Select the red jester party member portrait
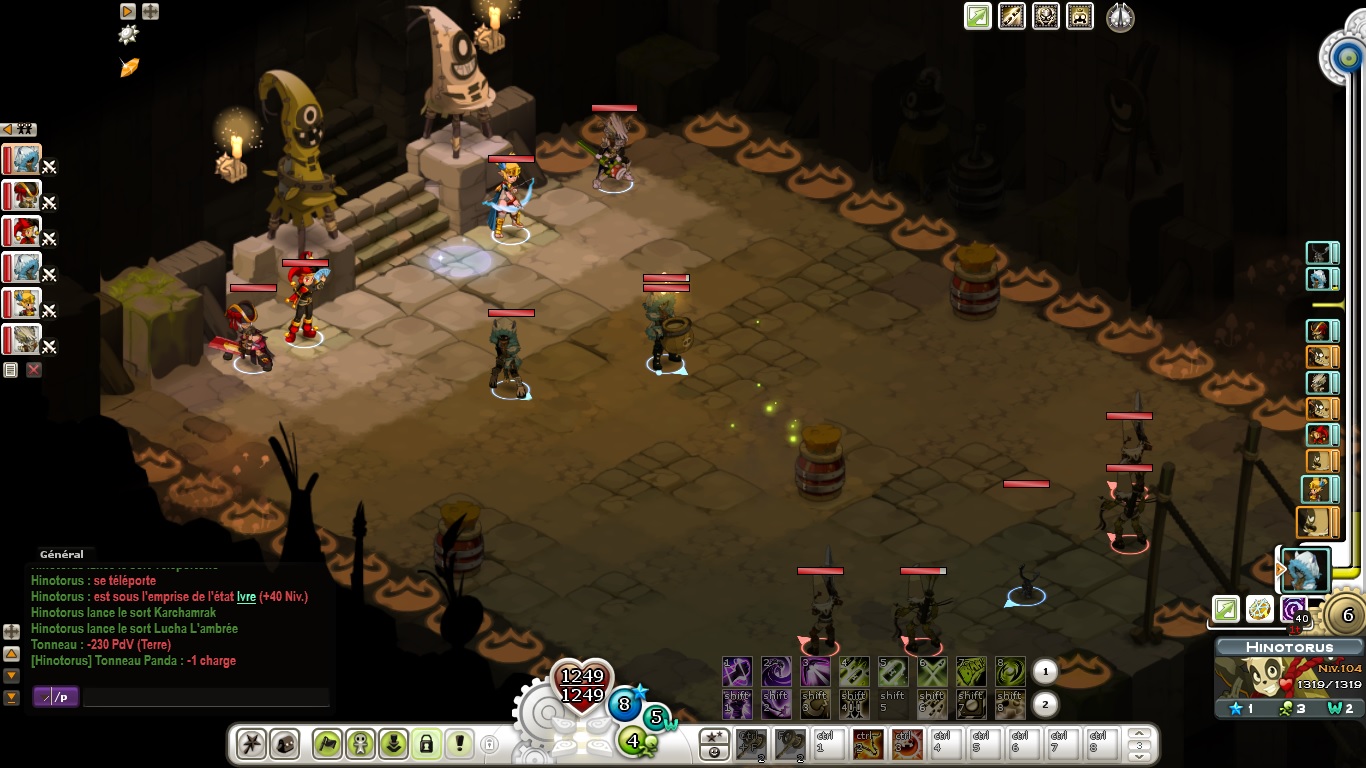1366x768 pixels. coord(22,231)
